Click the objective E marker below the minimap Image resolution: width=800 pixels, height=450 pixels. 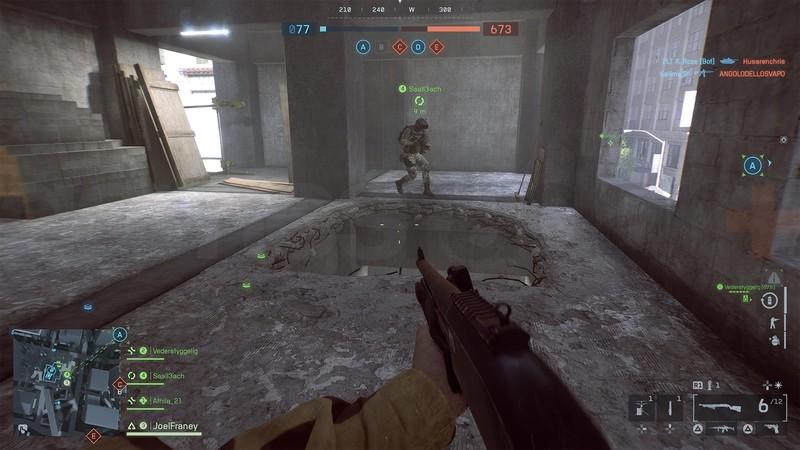point(94,435)
